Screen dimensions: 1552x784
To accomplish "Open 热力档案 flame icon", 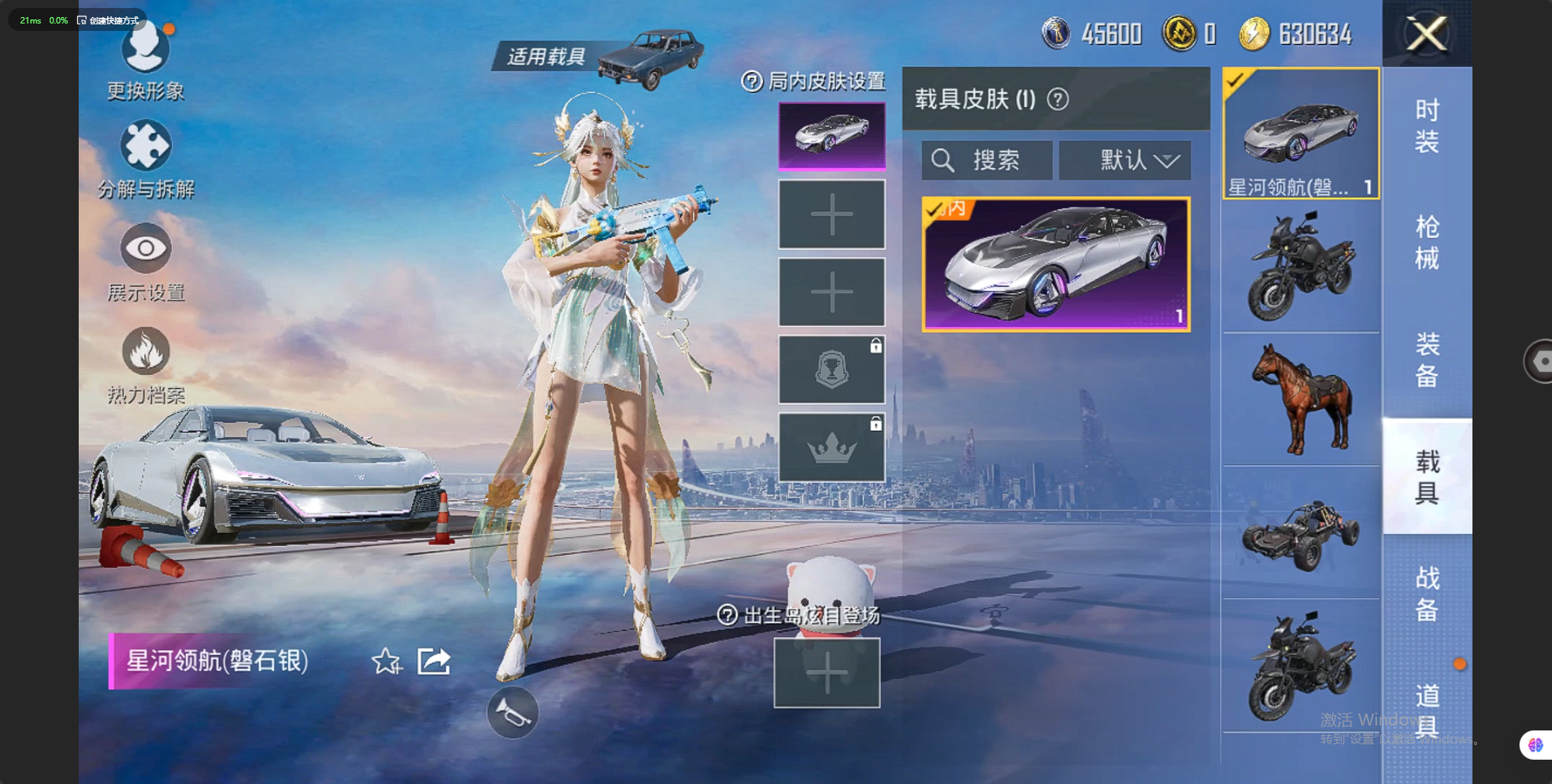I will [x=145, y=352].
